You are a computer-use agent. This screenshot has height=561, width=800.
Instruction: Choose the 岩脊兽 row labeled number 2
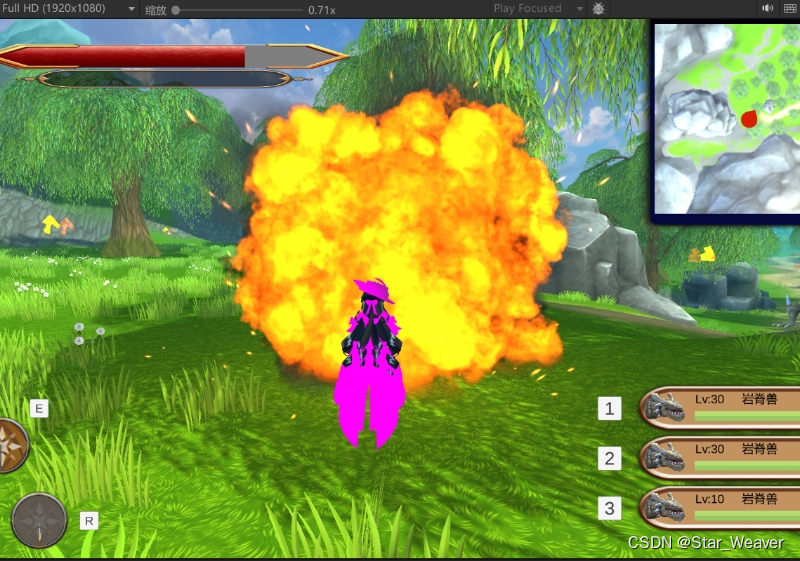coord(720,458)
